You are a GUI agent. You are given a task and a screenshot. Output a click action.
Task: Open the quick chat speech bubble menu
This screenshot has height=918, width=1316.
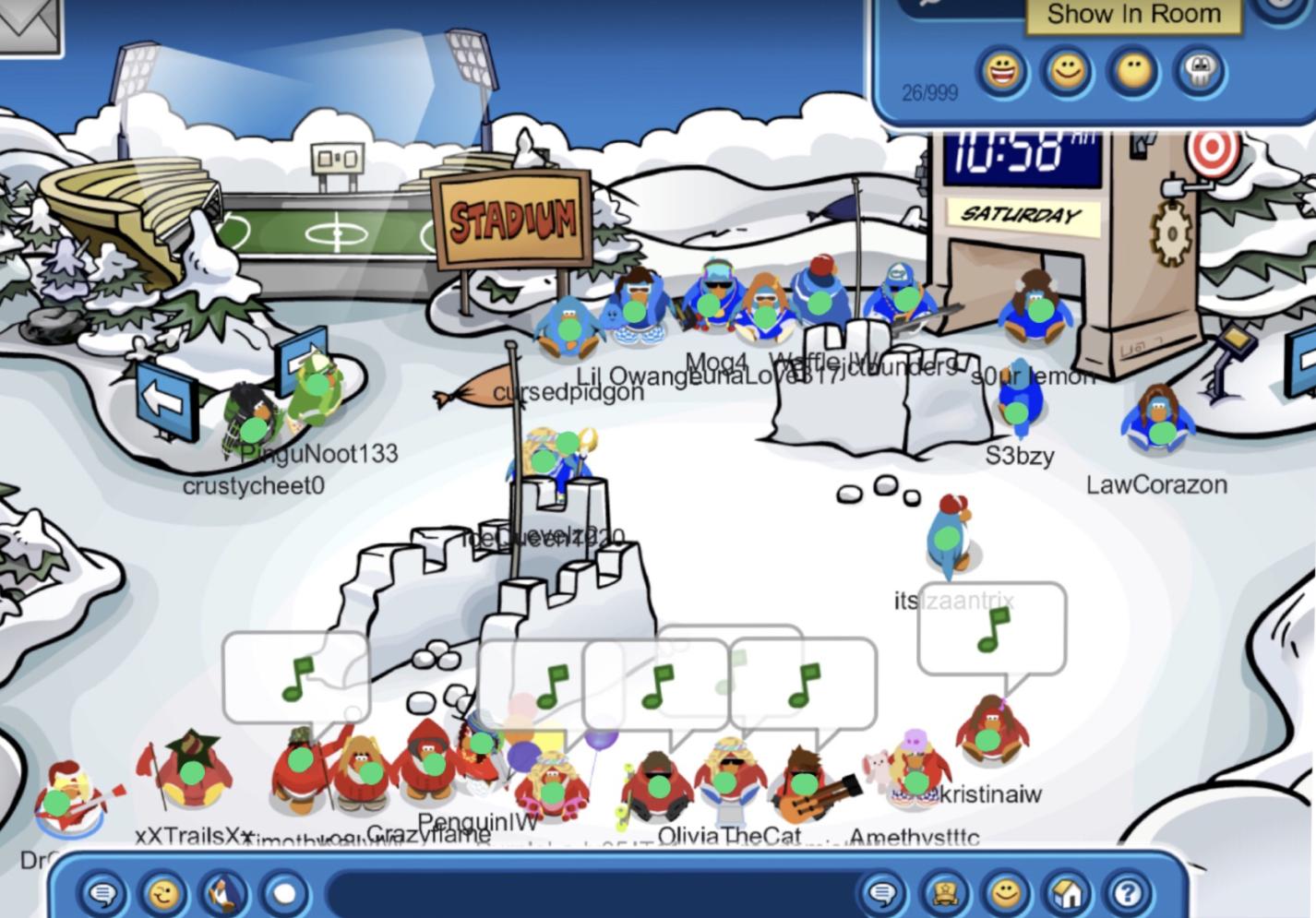(103, 893)
